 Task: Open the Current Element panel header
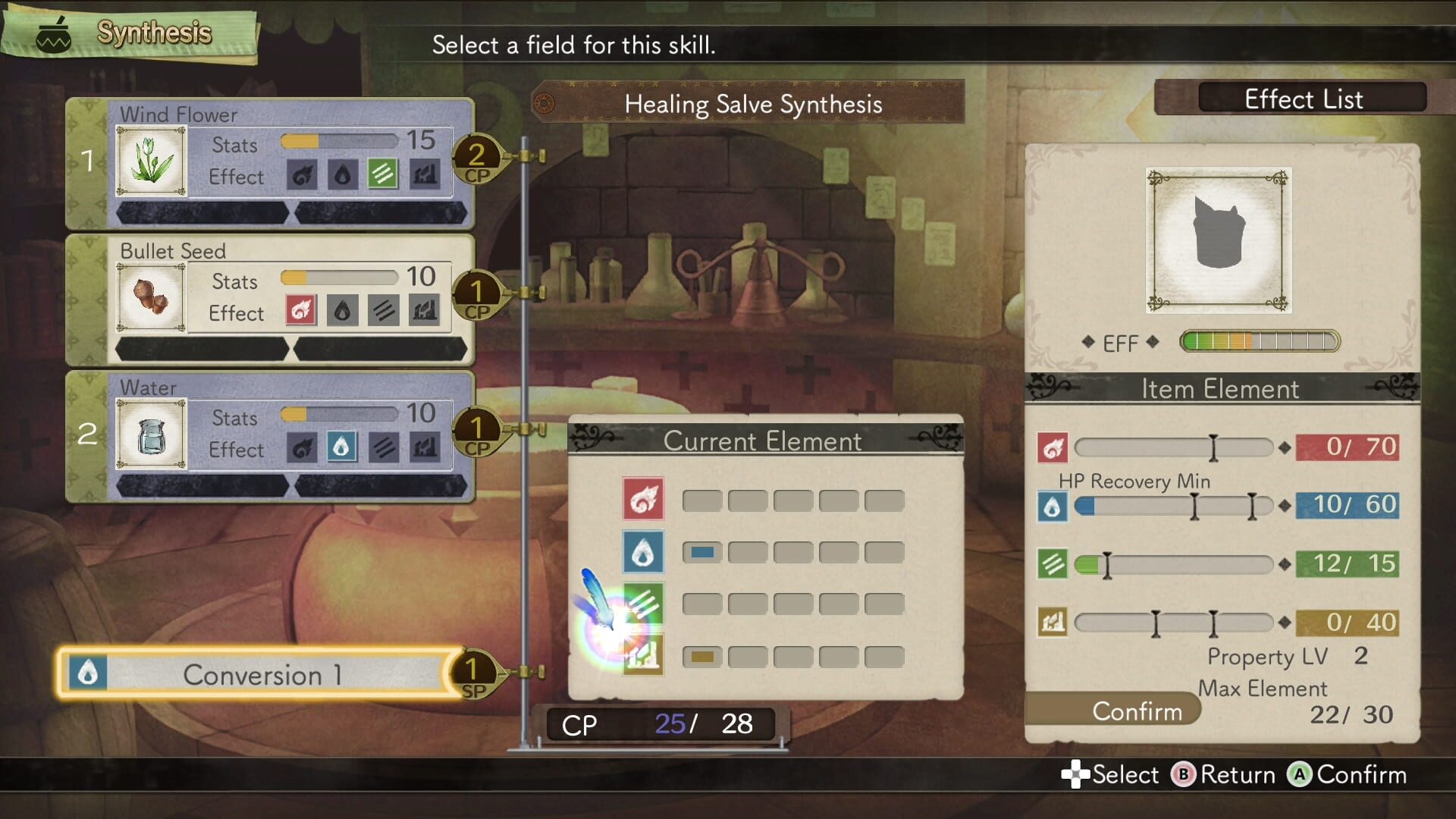764,440
